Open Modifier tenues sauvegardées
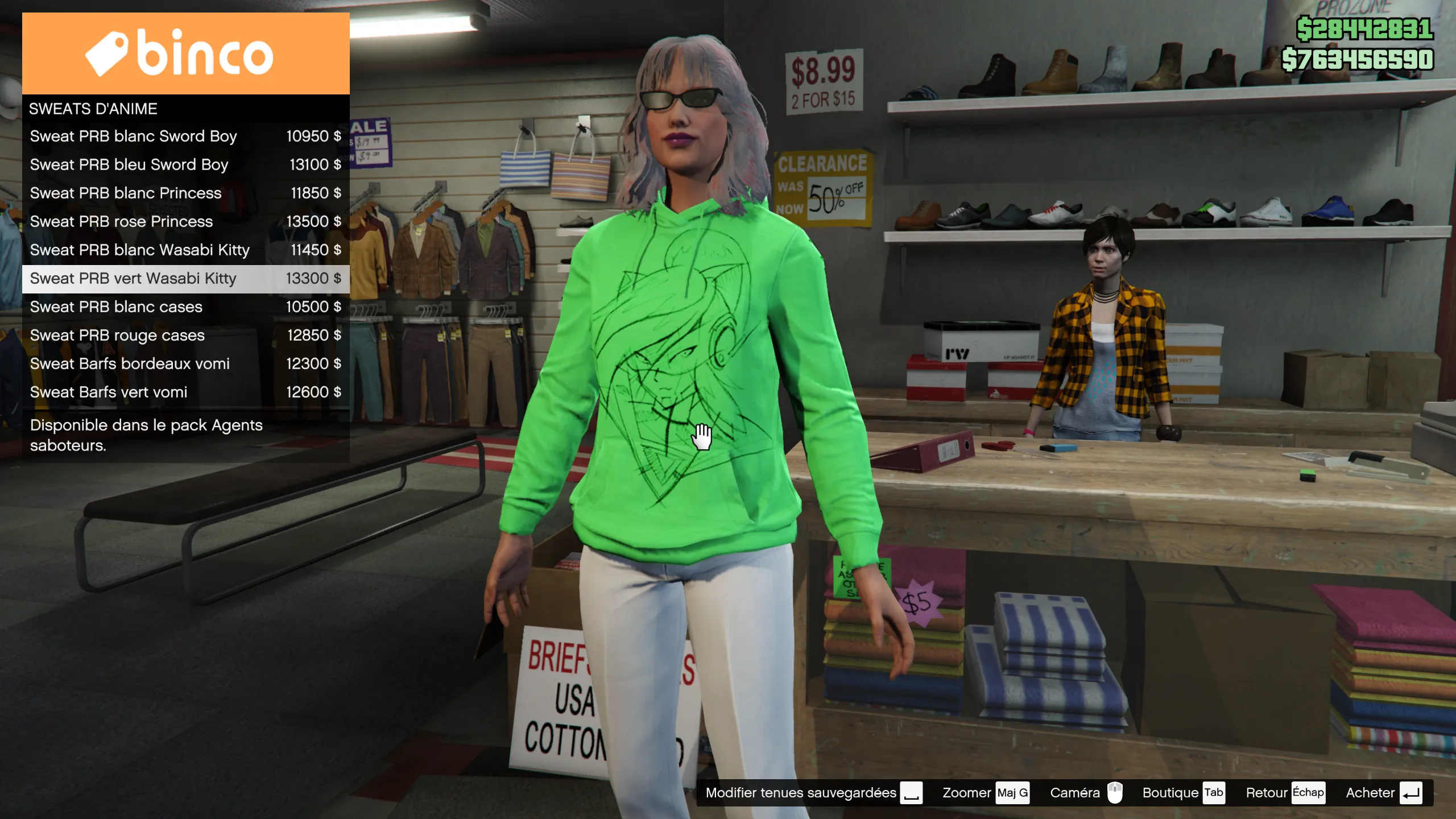Image resolution: width=1456 pixels, height=819 pixels. coord(813,793)
